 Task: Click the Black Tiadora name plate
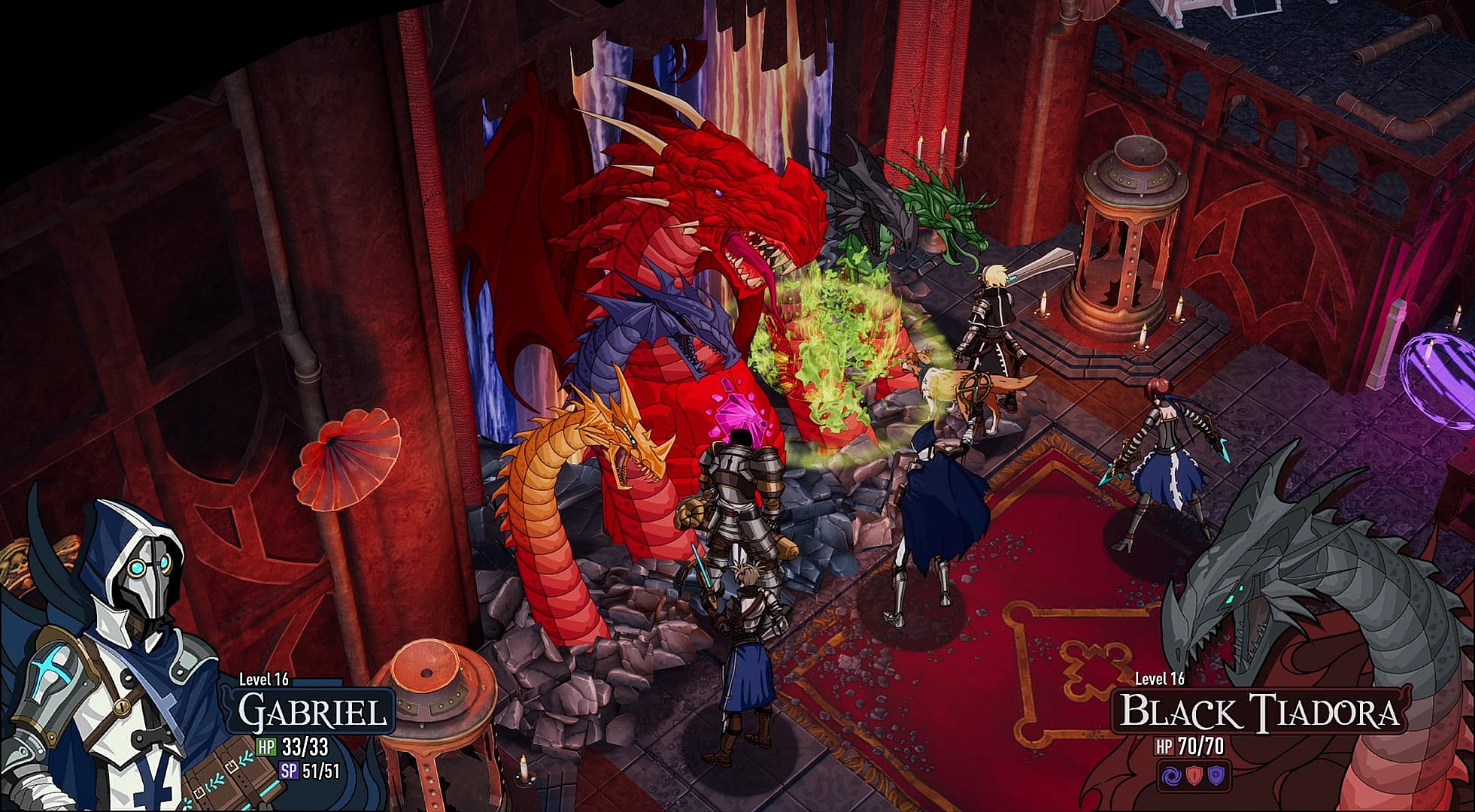(x=1258, y=712)
